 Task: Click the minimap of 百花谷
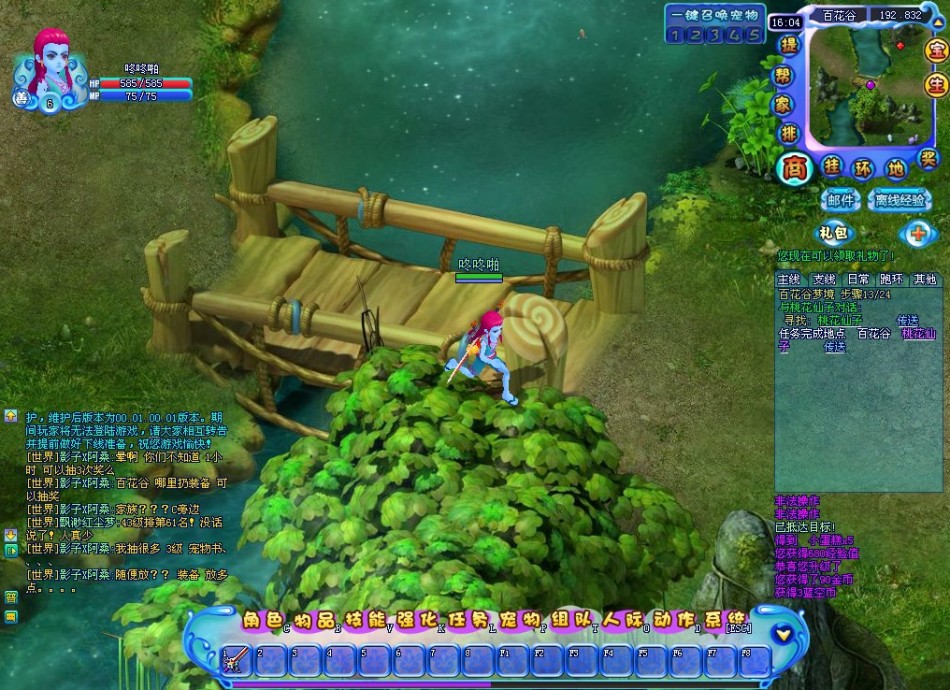(x=863, y=86)
